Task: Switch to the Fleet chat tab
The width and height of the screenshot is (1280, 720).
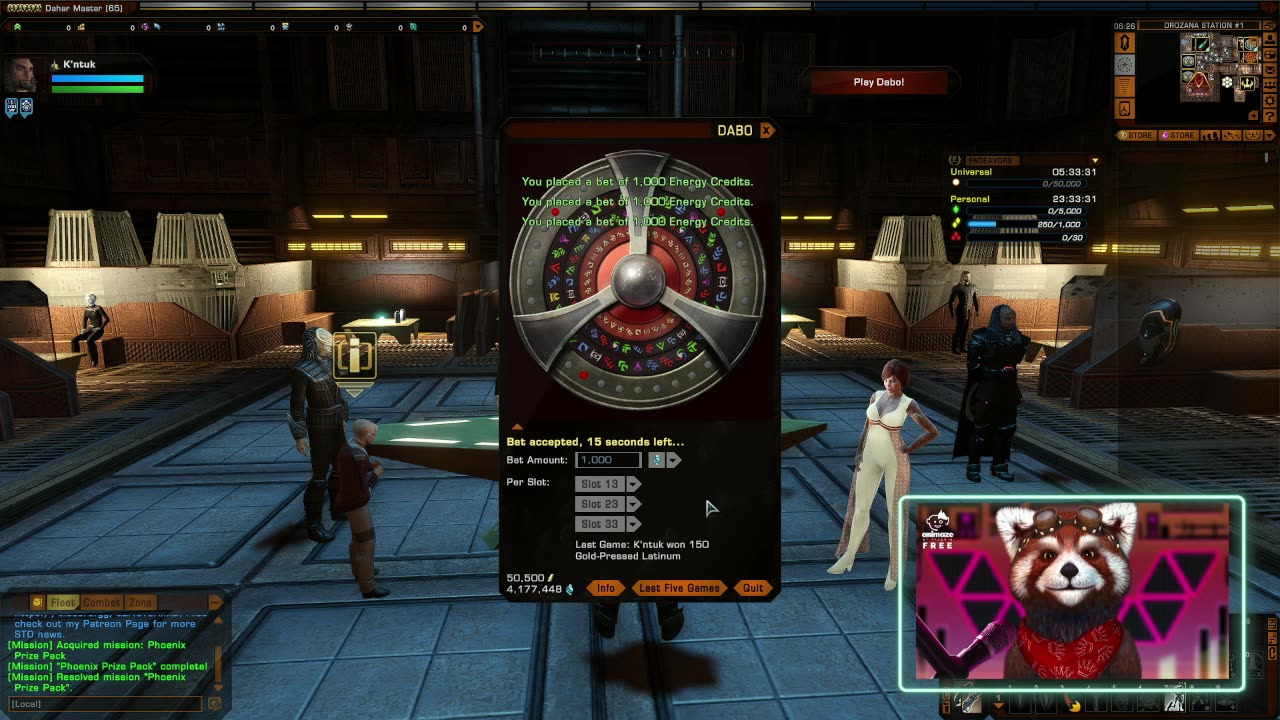Action: click(x=63, y=602)
